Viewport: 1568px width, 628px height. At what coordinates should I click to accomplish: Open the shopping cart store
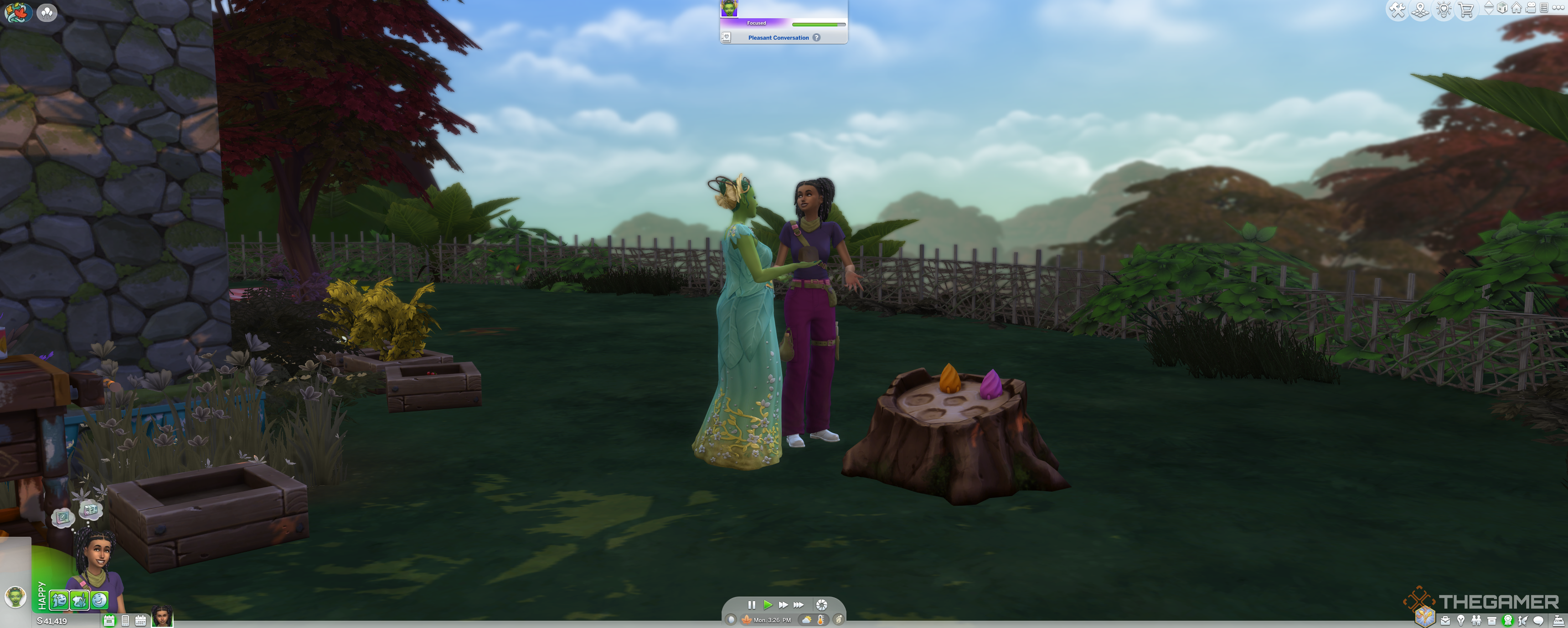(x=1466, y=10)
